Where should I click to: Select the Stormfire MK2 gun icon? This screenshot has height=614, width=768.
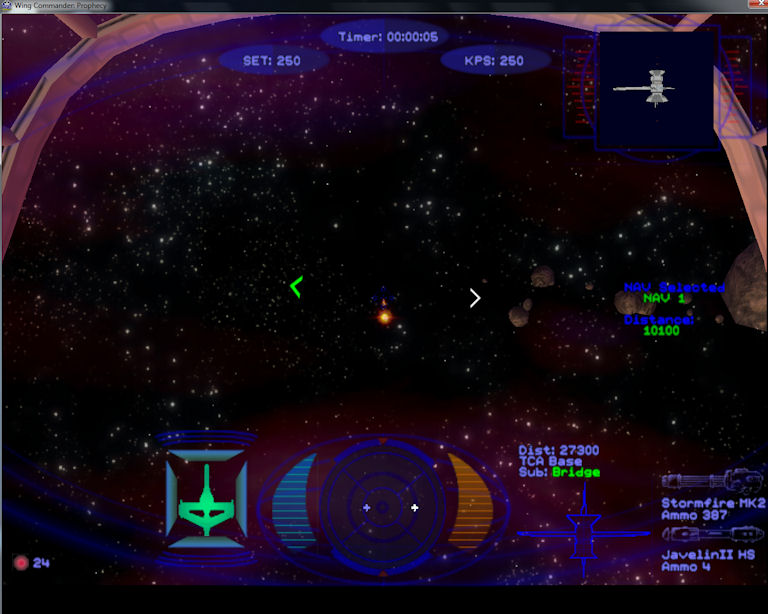[x=712, y=480]
